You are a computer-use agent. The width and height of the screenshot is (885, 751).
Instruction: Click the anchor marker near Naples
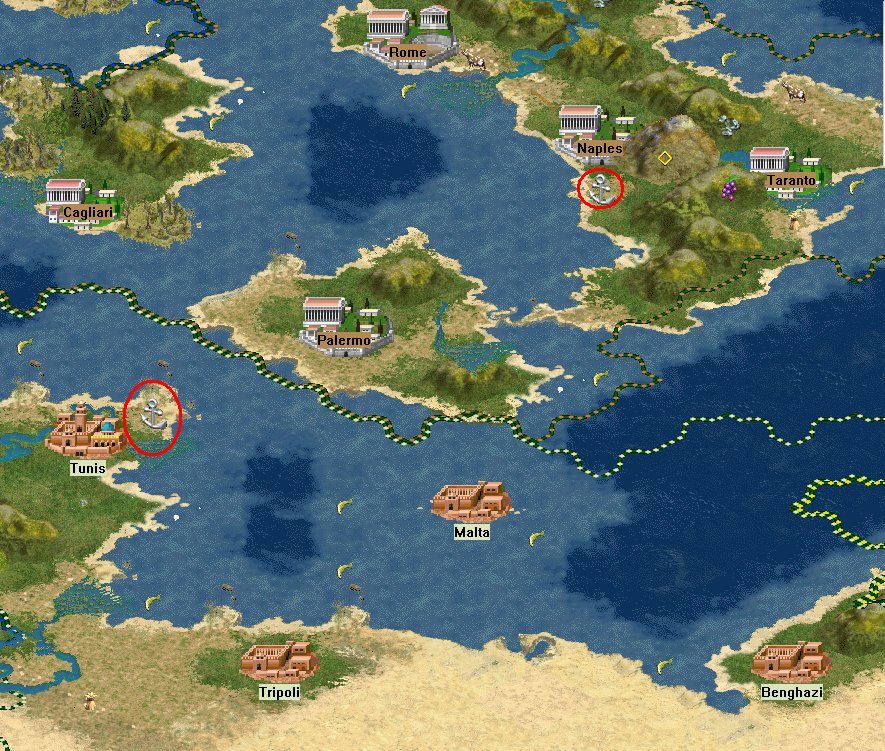600,188
